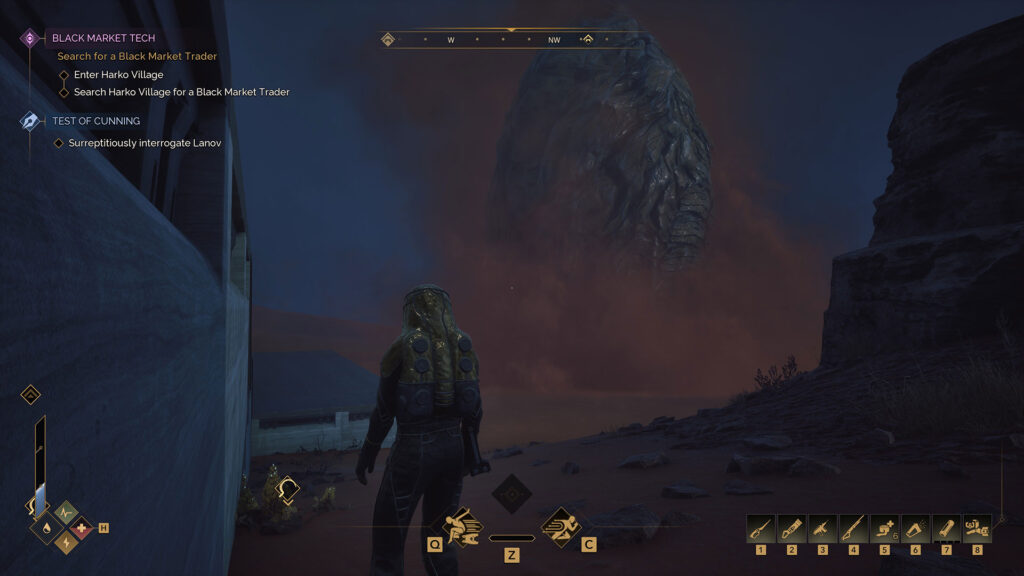Activate the sprinting figure ability icon

coord(561,526)
